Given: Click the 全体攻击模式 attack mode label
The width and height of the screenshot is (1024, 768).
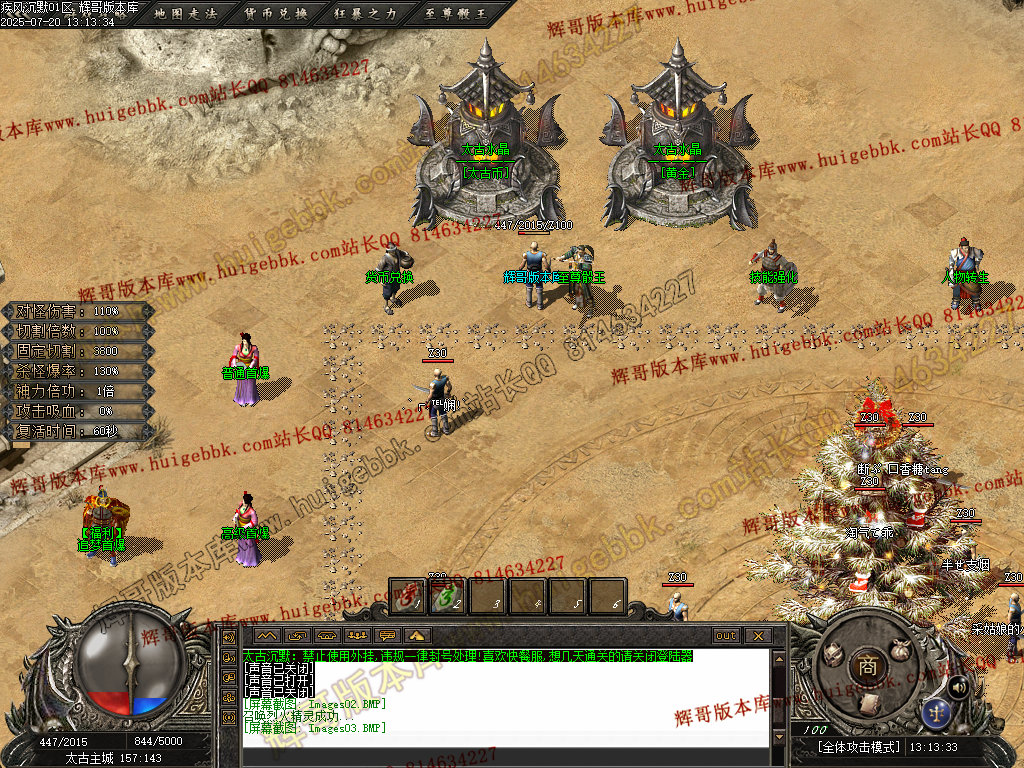Looking at the screenshot, I should click(859, 747).
